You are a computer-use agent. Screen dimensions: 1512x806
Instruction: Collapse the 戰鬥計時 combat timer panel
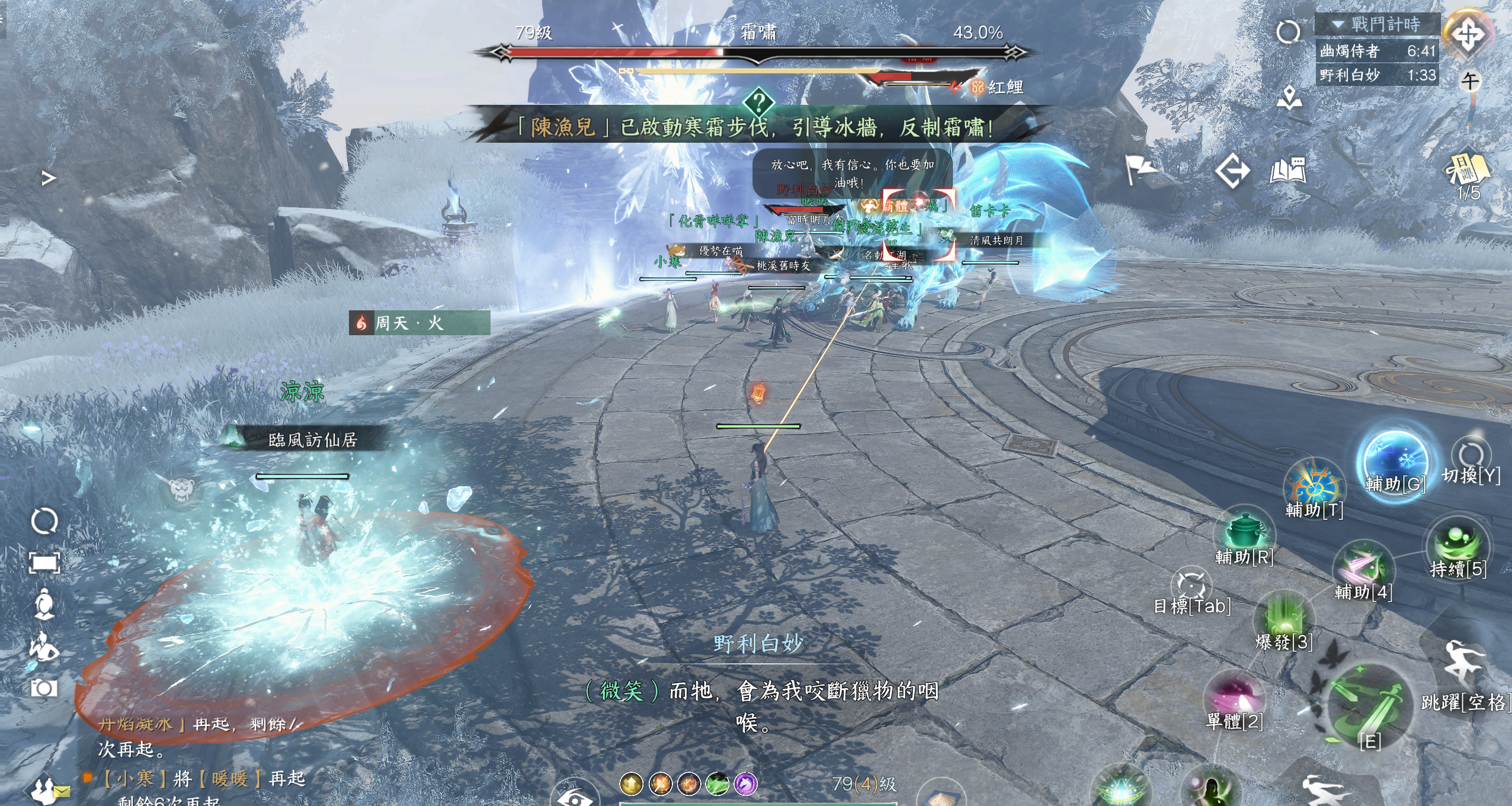pos(1338,24)
